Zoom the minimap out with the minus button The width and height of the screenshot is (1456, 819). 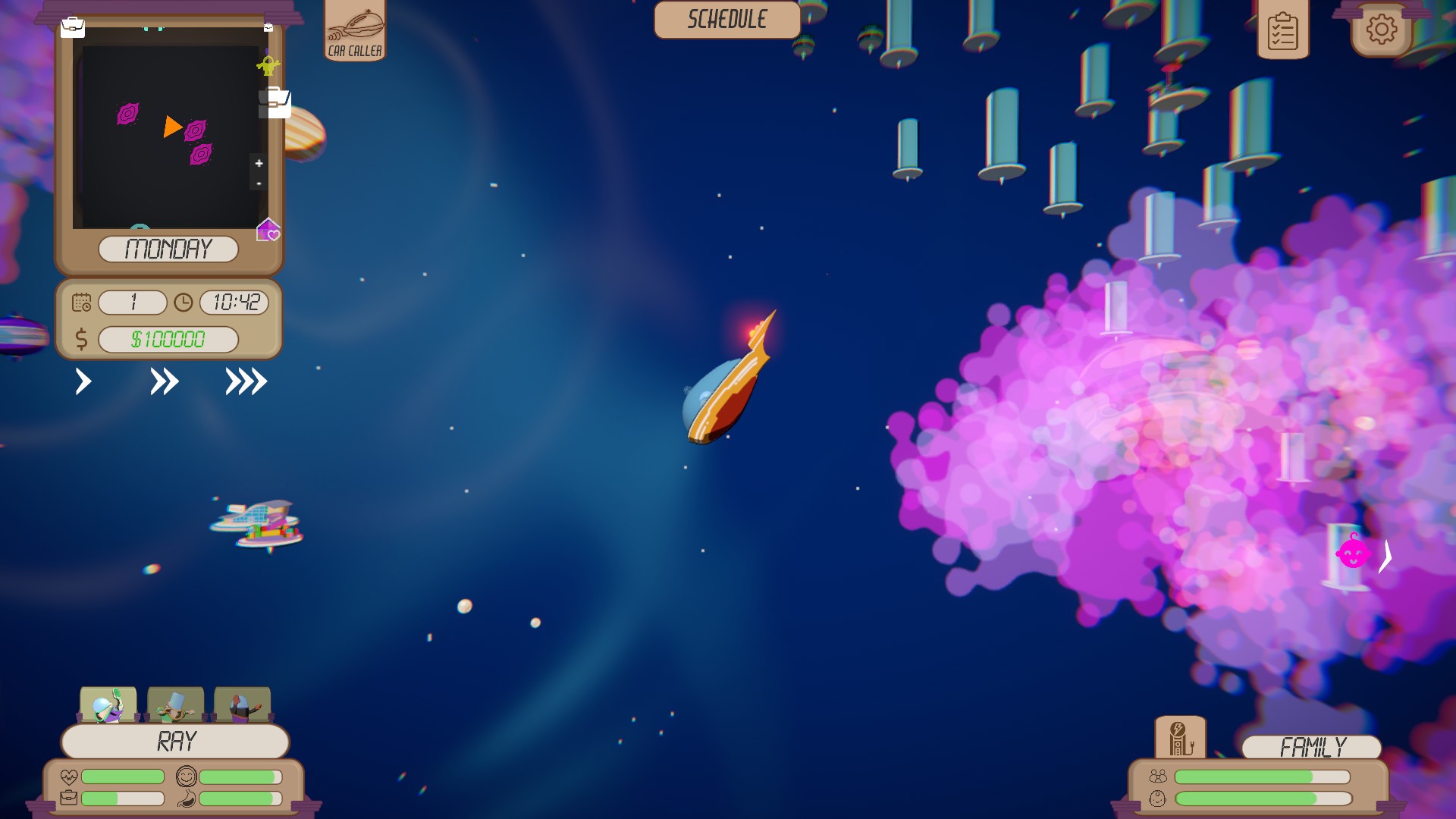tap(259, 184)
